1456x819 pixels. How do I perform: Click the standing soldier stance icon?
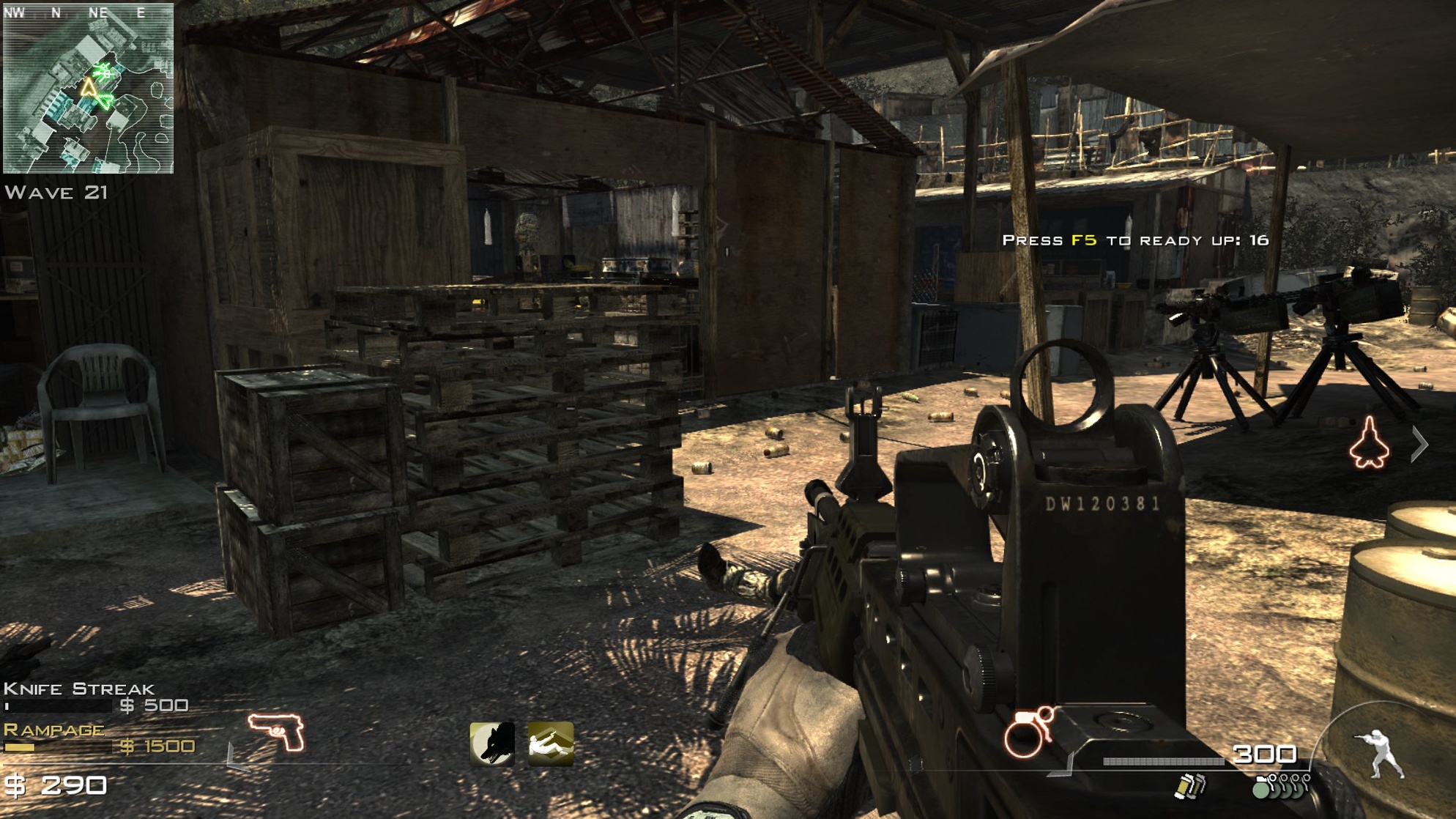(x=1381, y=753)
